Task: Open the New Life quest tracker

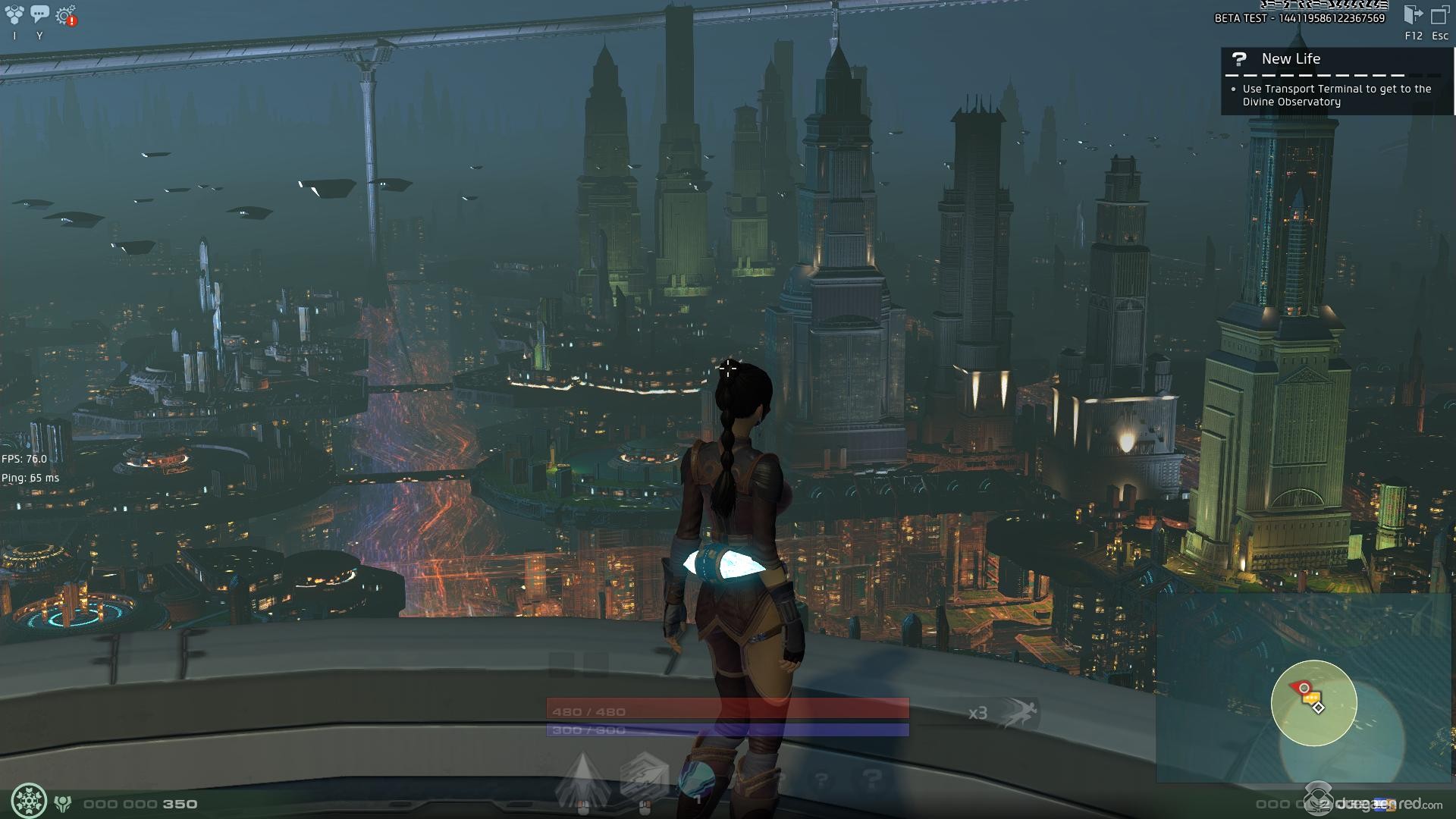Action: [1291, 59]
